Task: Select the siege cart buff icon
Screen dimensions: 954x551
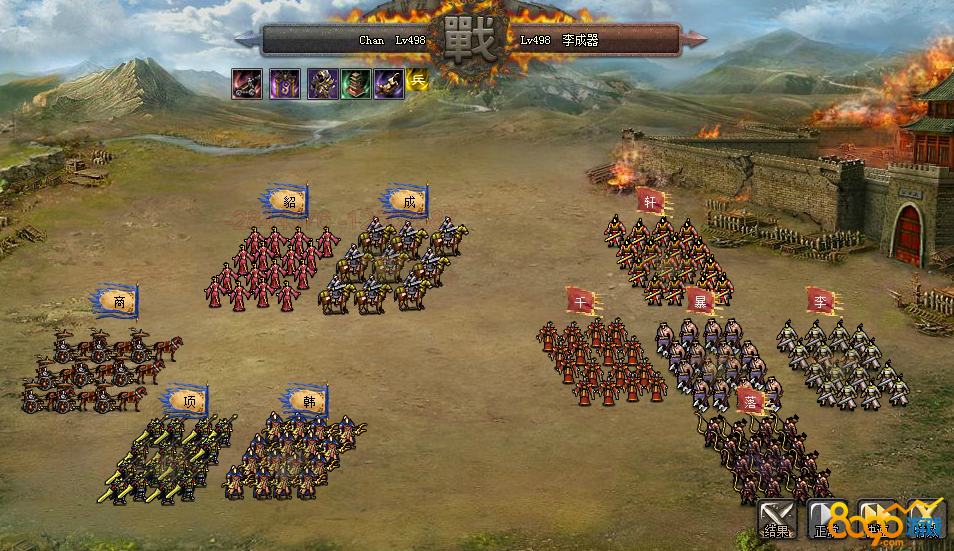Action: tap(247, 84)
